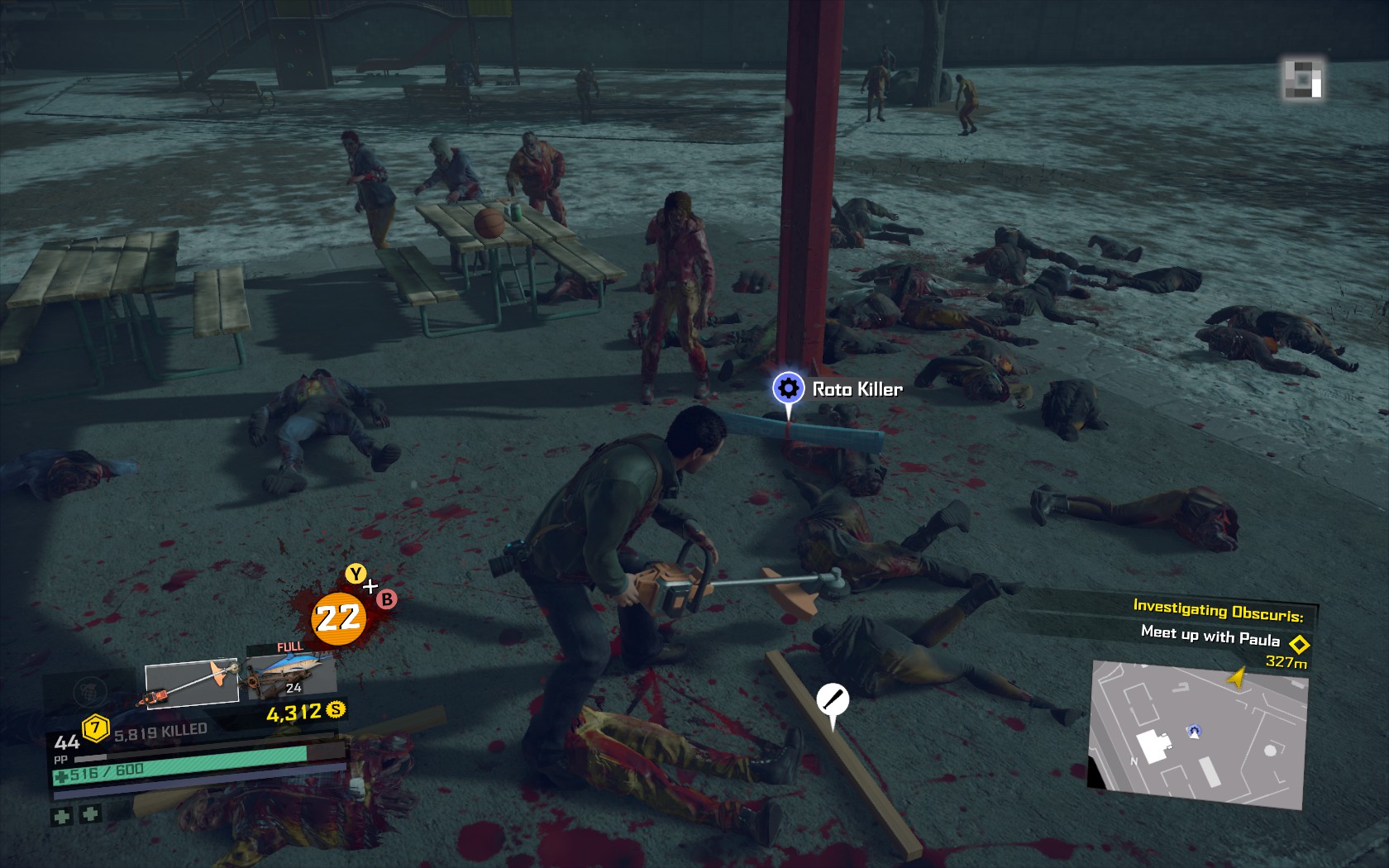Click the yellow level 7 hexagon badge

click(x=96, y=727)
